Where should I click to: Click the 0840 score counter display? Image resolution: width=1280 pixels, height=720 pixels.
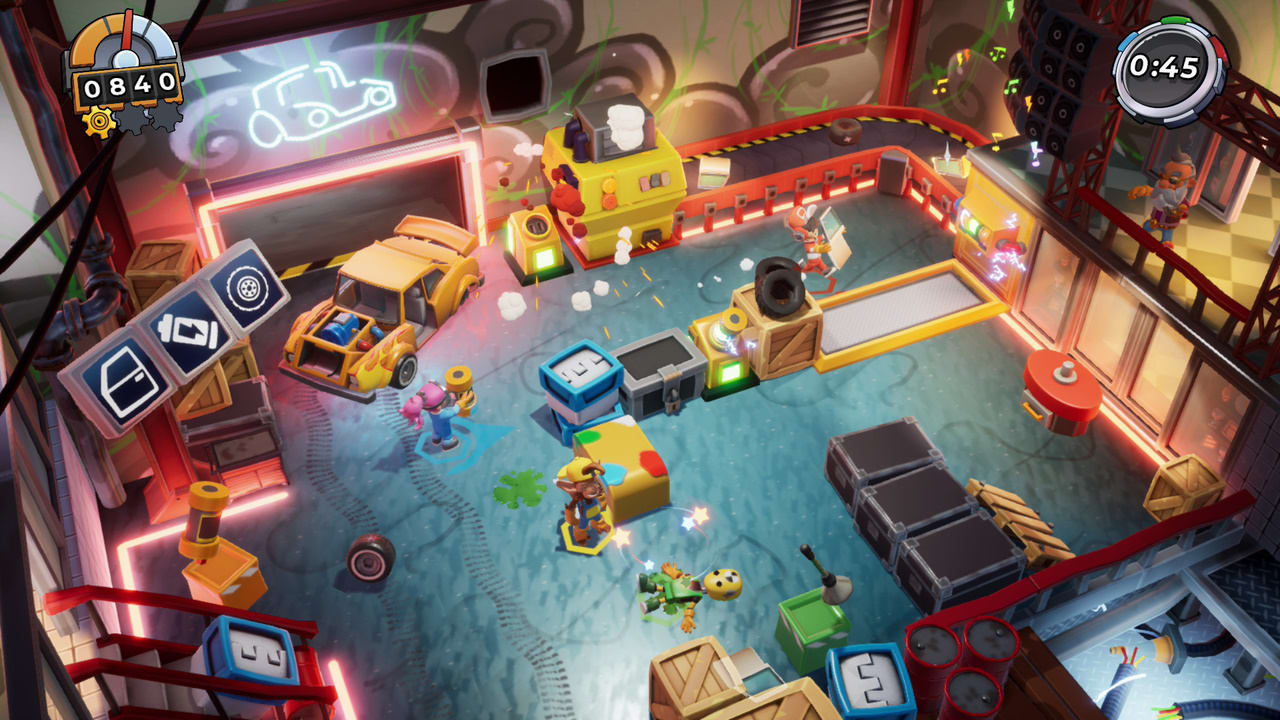pyautogui.click(x=129, y=86)
